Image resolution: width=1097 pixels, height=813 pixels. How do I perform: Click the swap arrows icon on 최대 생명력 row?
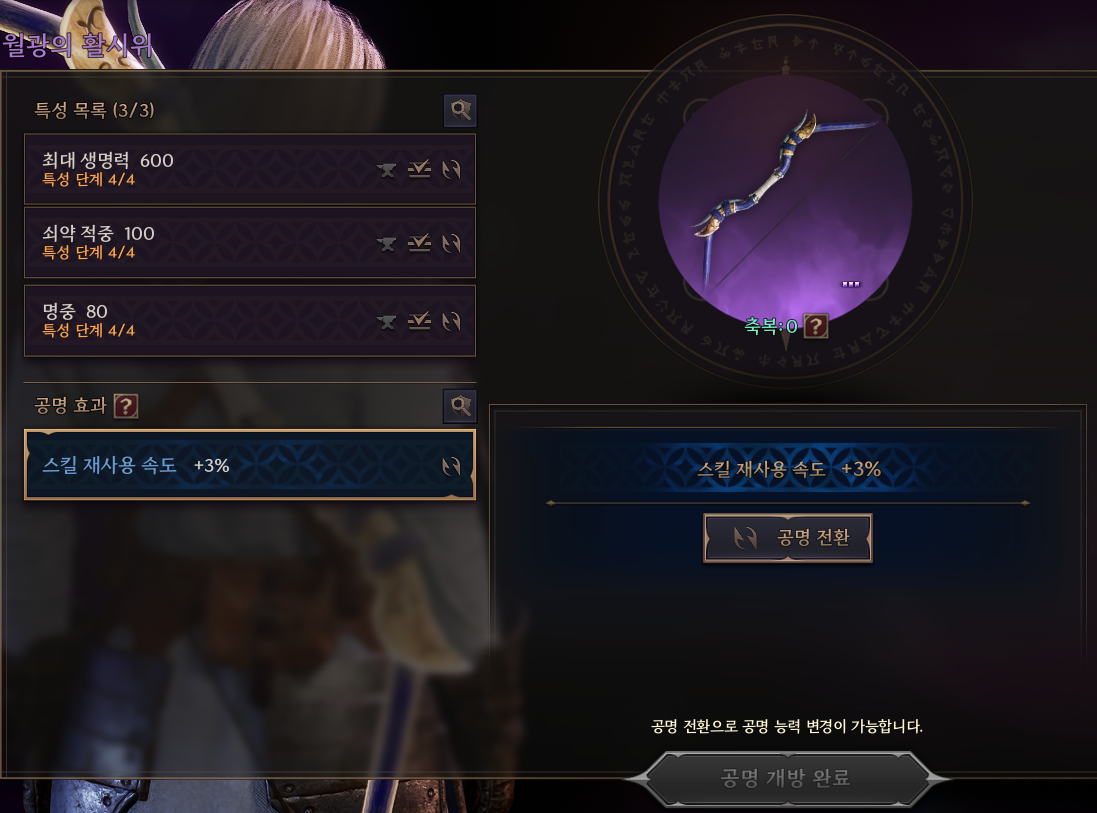click(x=451, y=170)
